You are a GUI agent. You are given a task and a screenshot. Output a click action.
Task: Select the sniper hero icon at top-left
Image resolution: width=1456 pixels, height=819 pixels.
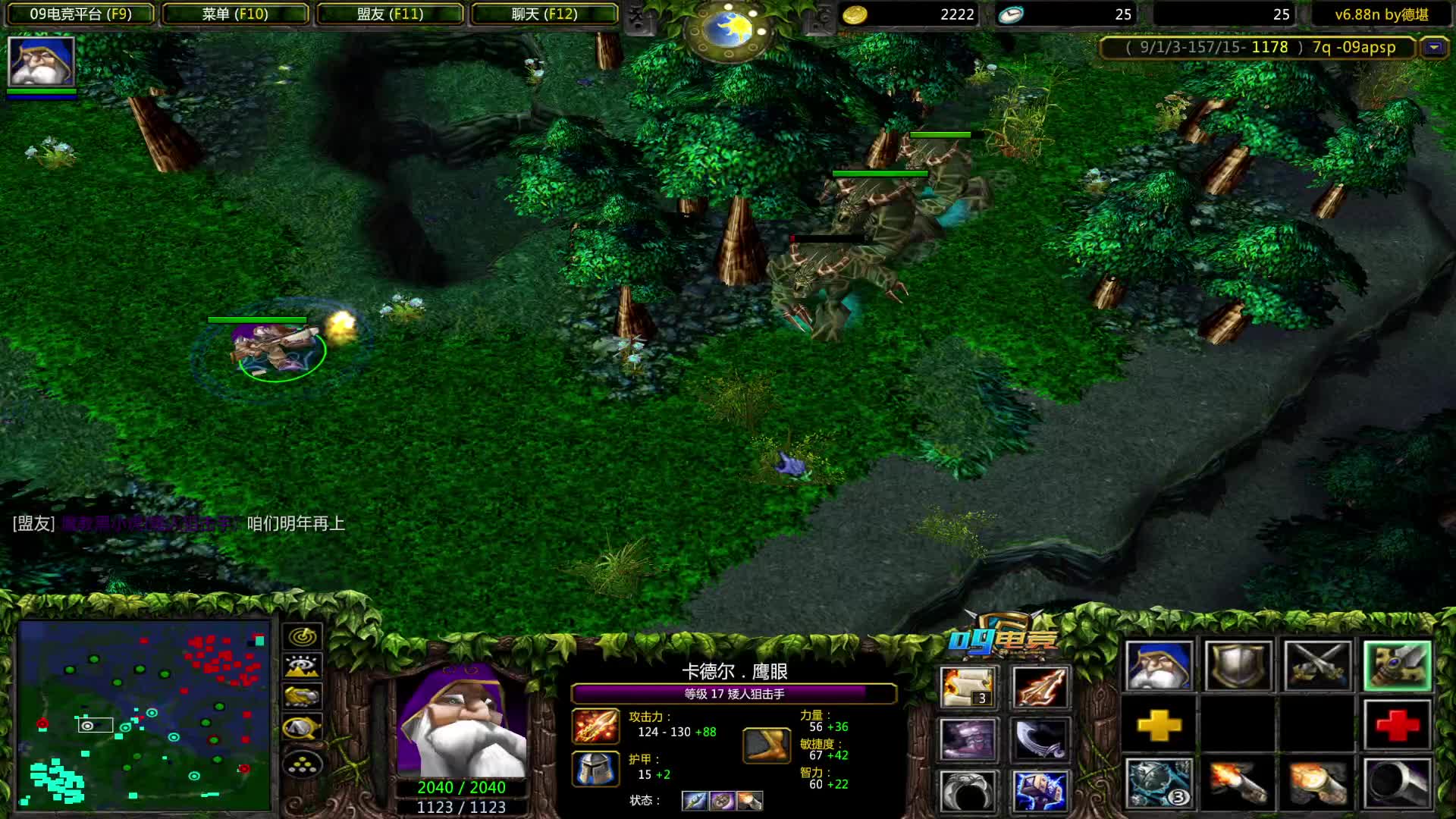click(41, 61)
